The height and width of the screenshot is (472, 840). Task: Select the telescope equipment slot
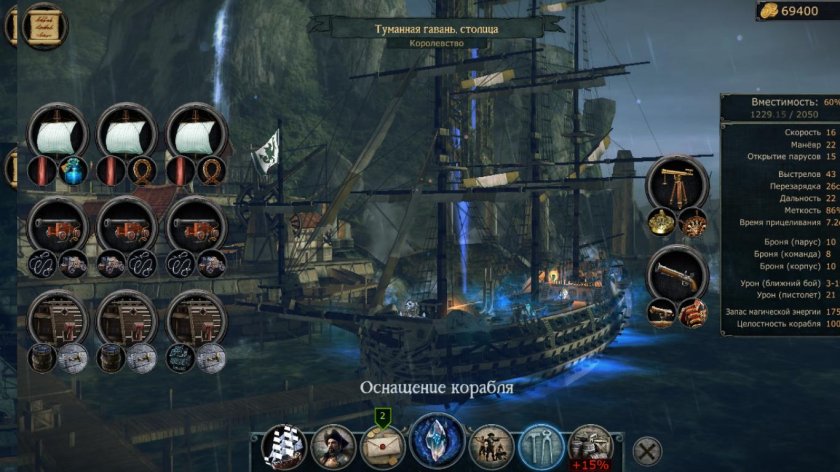[677, 183]
